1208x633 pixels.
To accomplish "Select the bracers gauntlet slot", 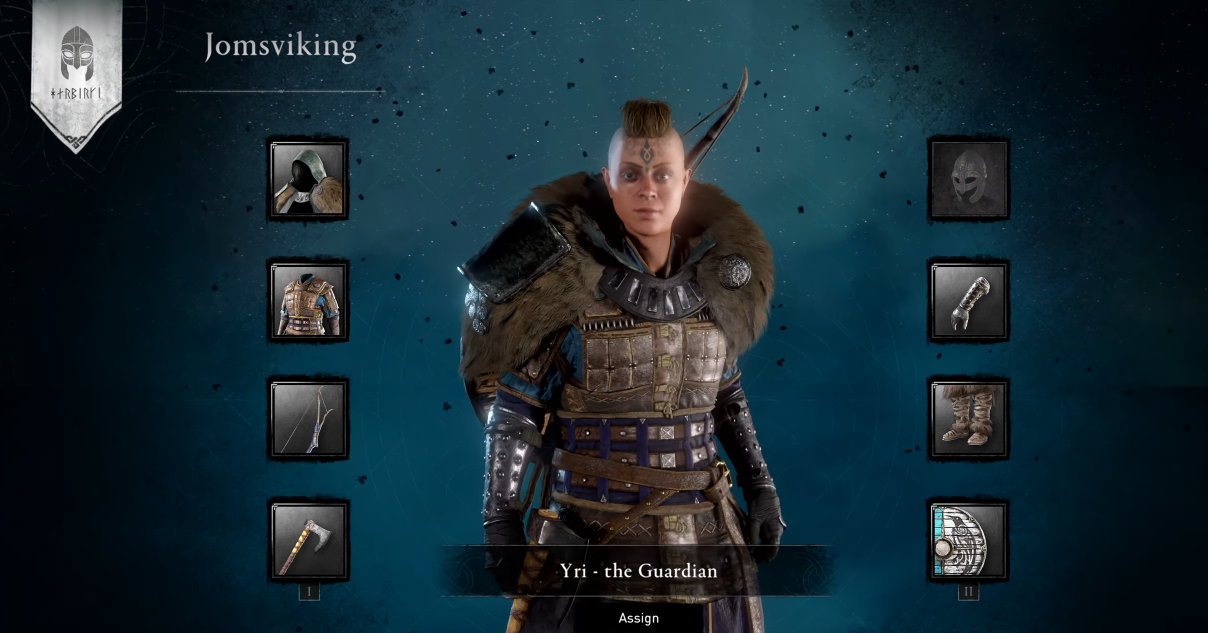I will click(969, 301).
